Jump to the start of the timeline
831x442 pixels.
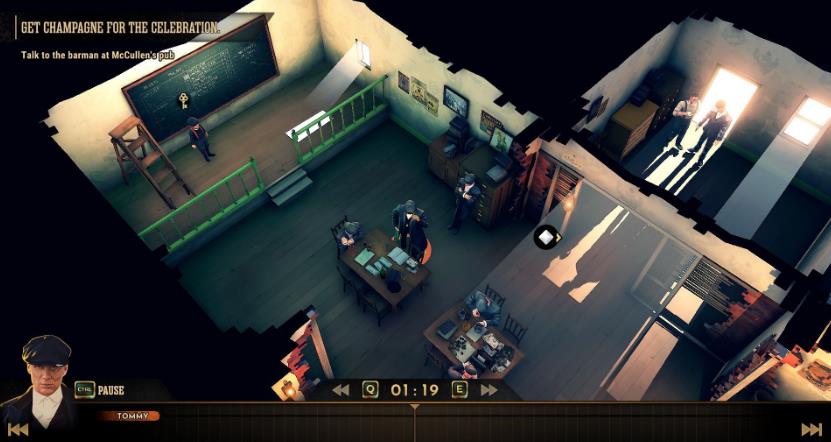point(18,429)
